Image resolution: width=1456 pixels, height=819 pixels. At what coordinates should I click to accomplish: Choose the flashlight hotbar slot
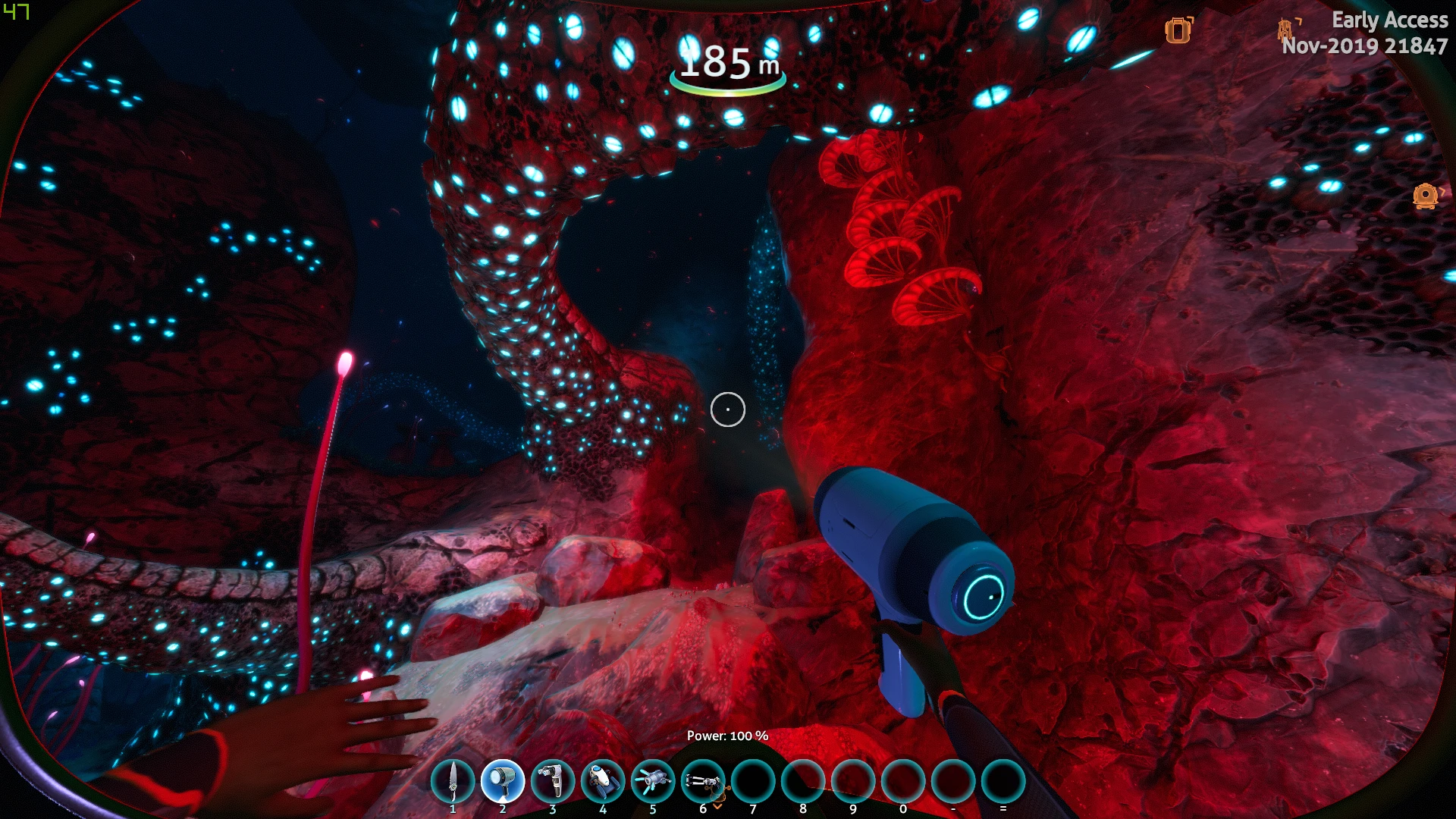(503, 782)
